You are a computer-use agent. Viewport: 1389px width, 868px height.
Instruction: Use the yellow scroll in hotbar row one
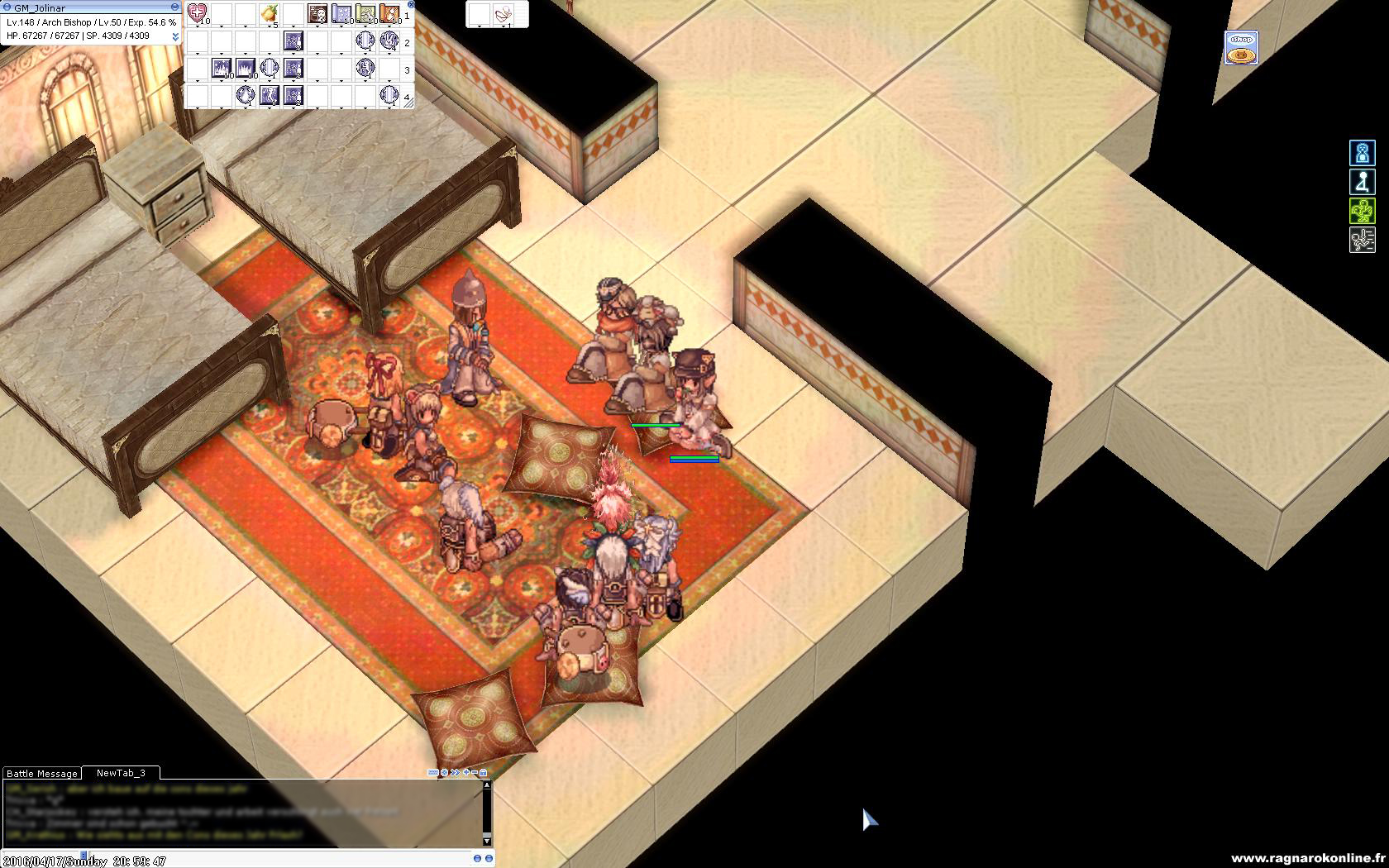365,13
